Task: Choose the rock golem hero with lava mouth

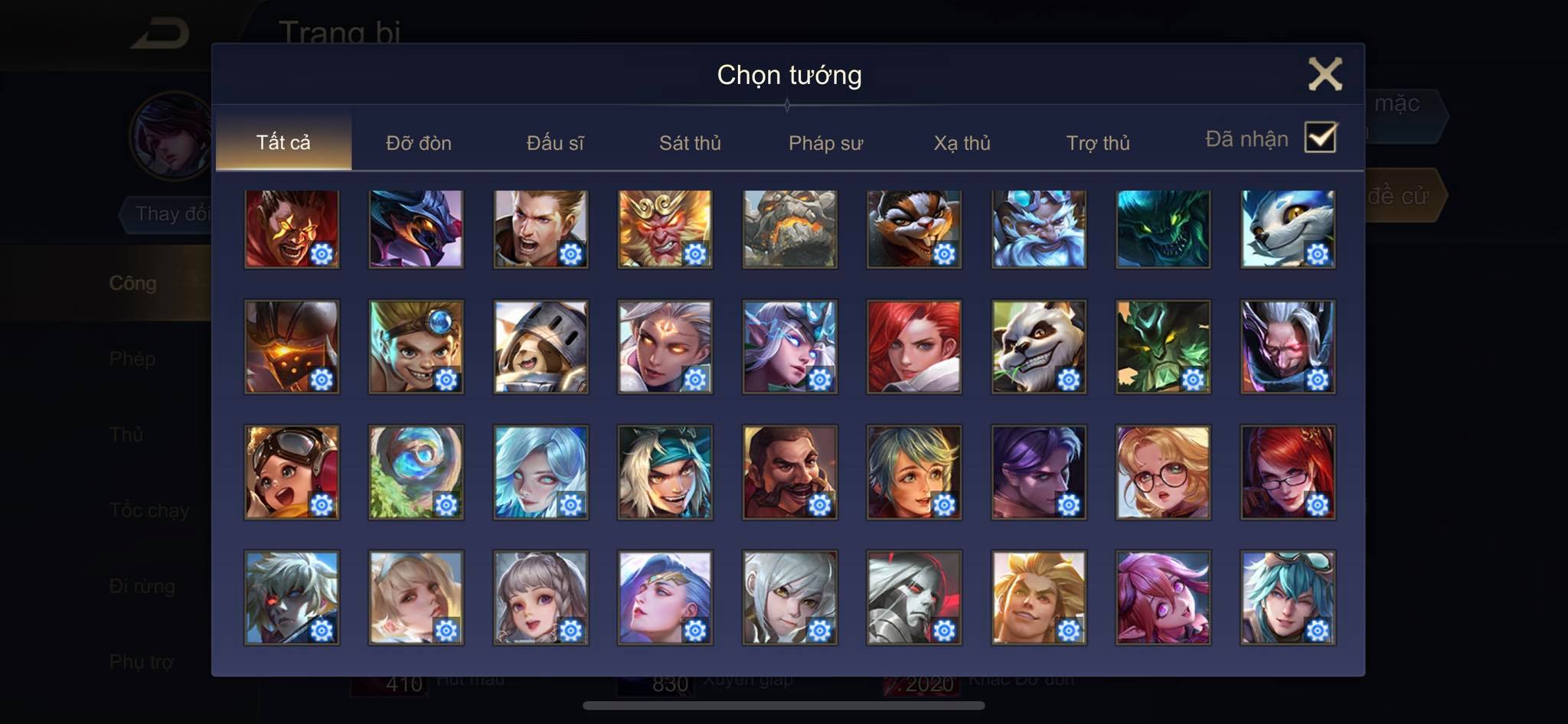Action: (x=789, y=229)
